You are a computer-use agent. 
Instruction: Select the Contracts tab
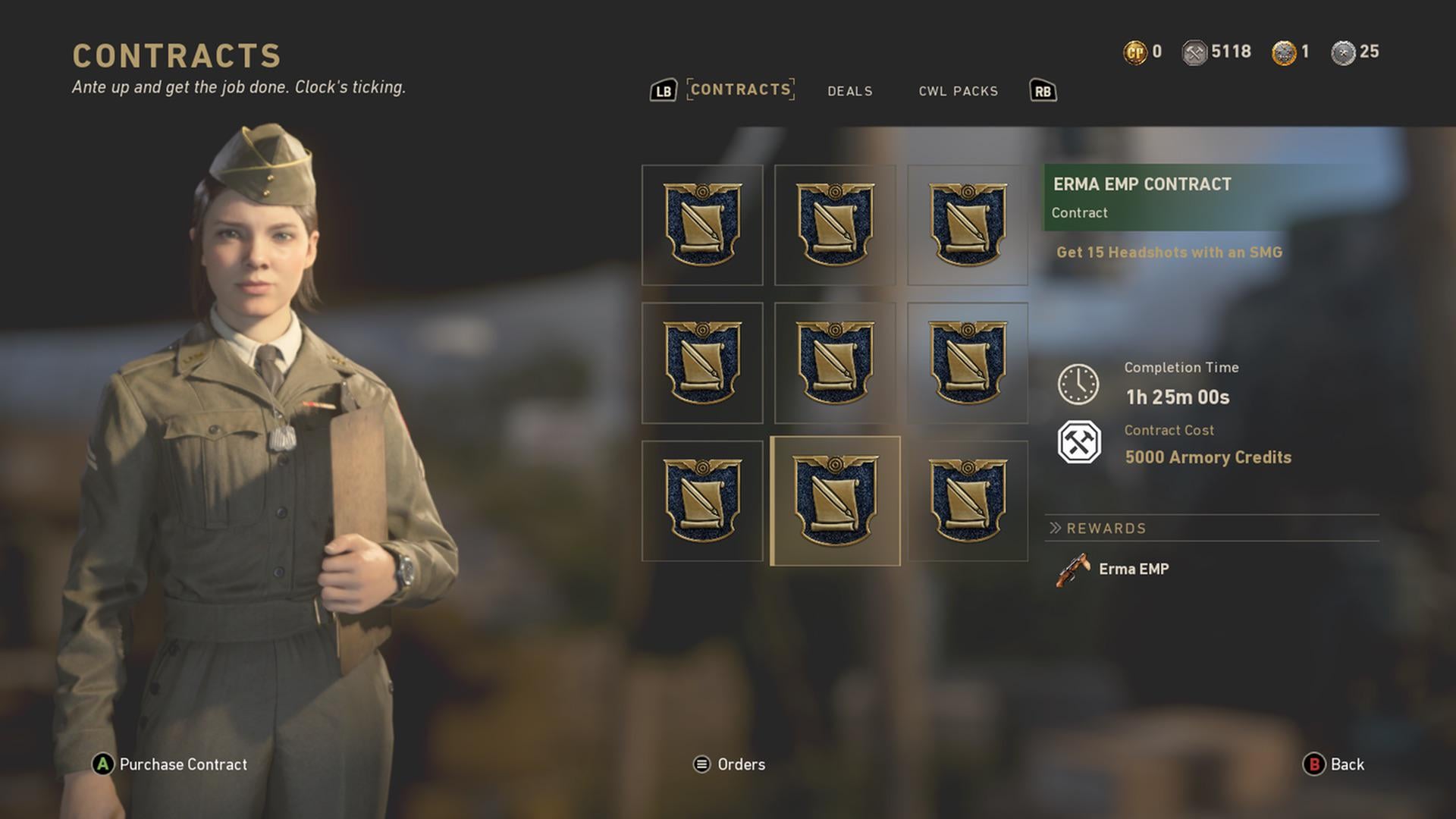coord(740,89)
